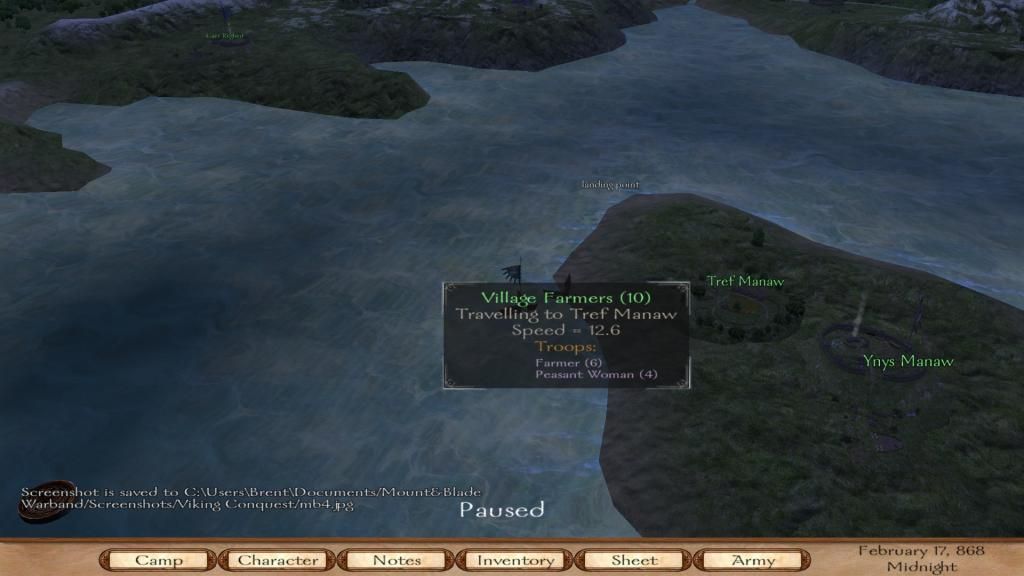Open the Inventory screen
The width and height of the screenshot is (1024, 576).
[515, 560]
